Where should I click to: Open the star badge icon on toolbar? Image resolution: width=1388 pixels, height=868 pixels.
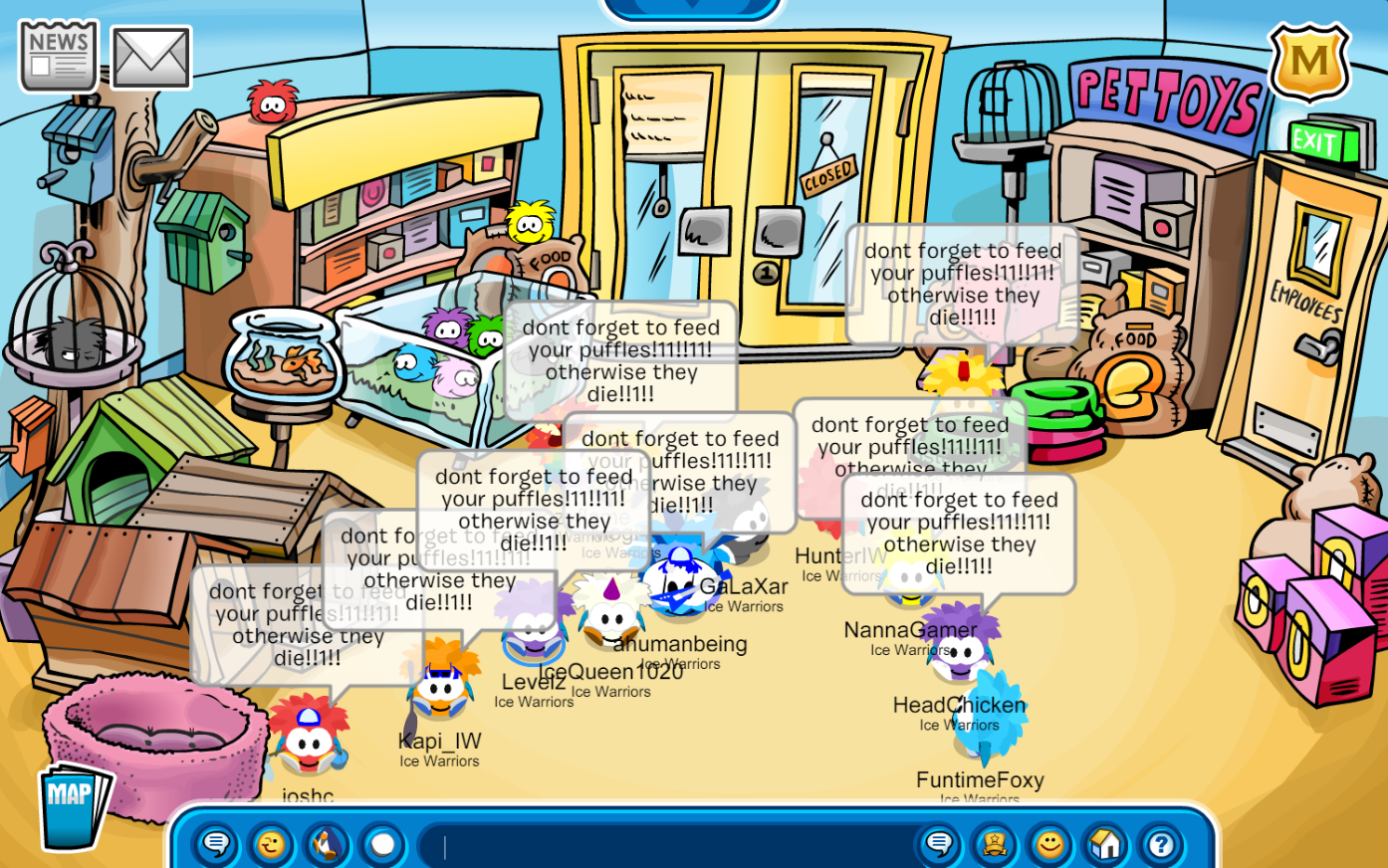[994, 845]
